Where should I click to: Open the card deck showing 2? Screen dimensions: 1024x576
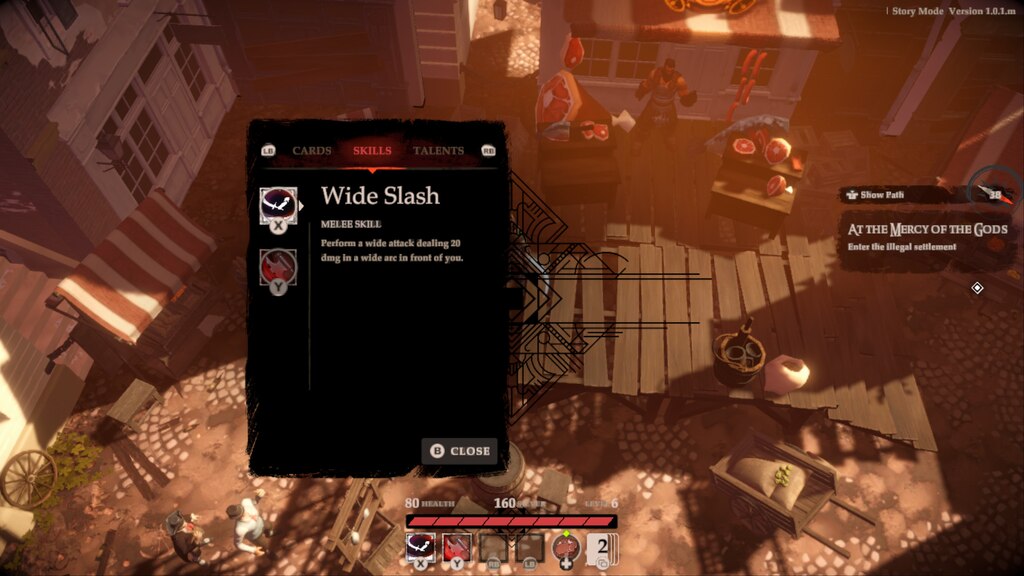602,548
